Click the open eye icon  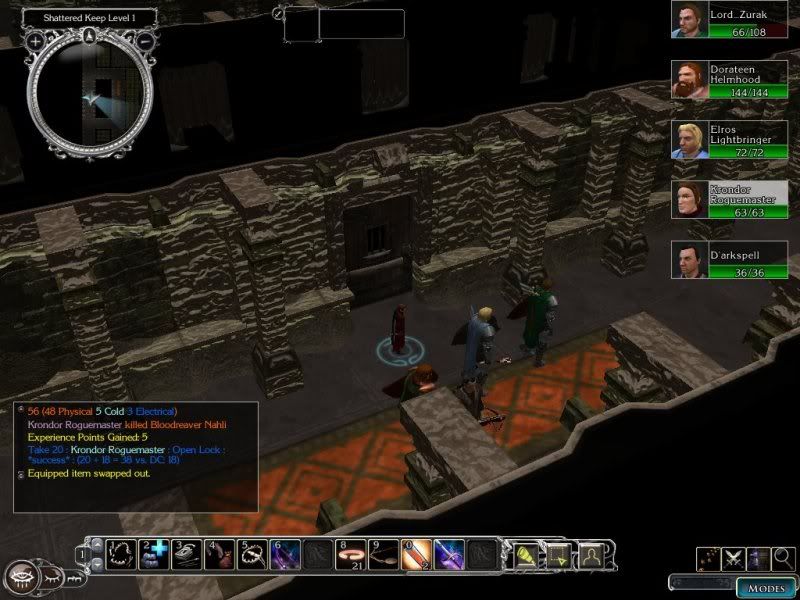[22, 577]
